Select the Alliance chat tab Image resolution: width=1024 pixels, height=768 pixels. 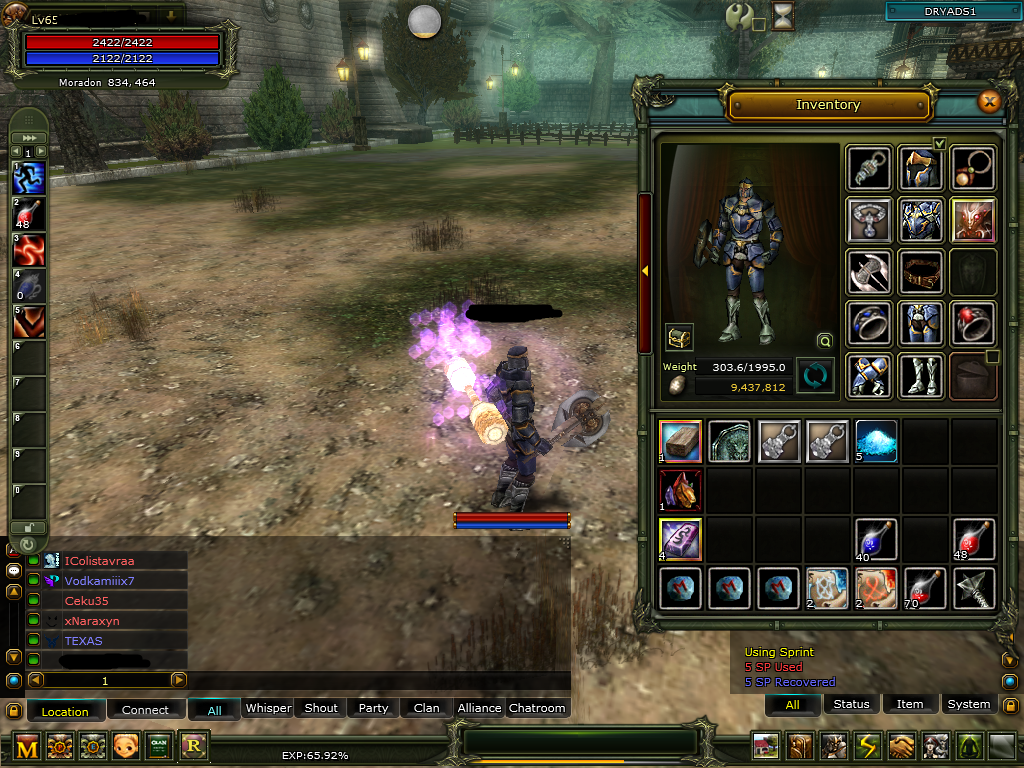[x=479, y=708]
